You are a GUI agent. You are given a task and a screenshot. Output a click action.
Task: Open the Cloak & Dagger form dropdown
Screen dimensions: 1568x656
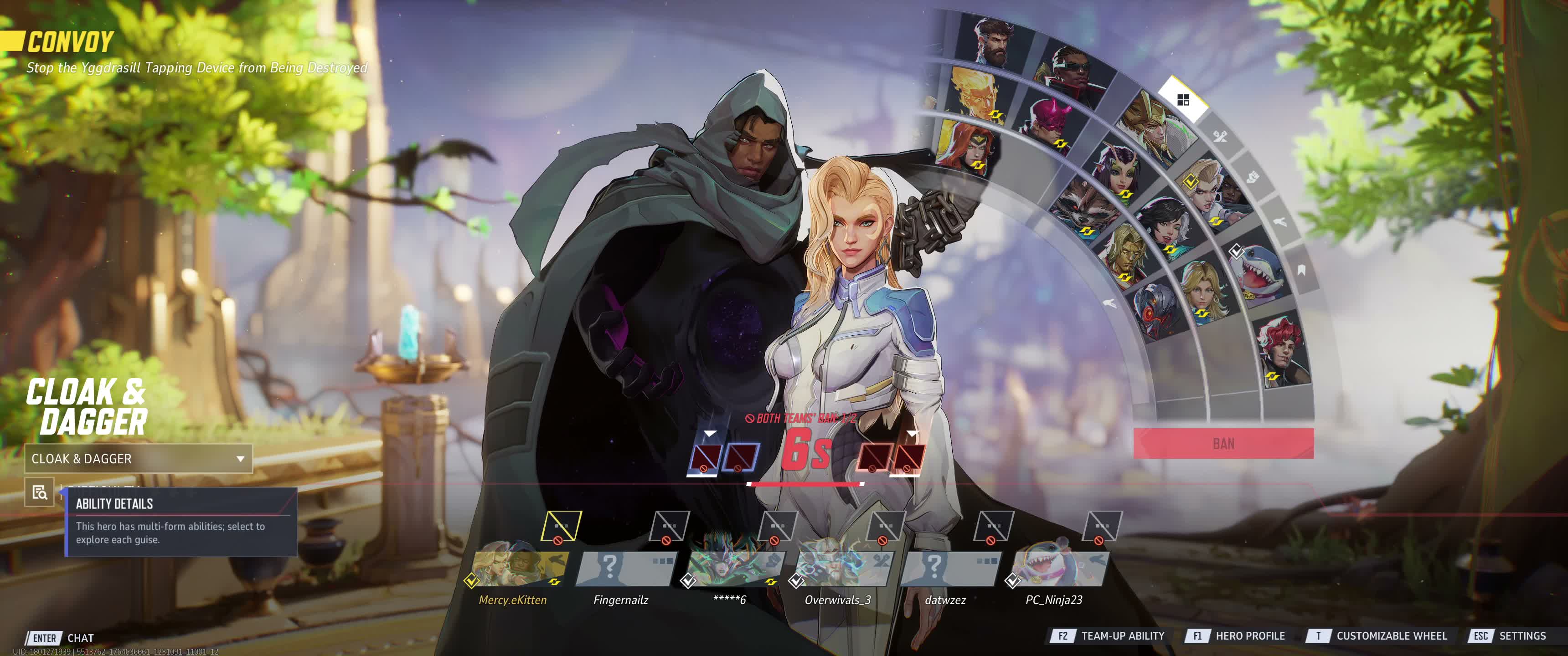138,459
